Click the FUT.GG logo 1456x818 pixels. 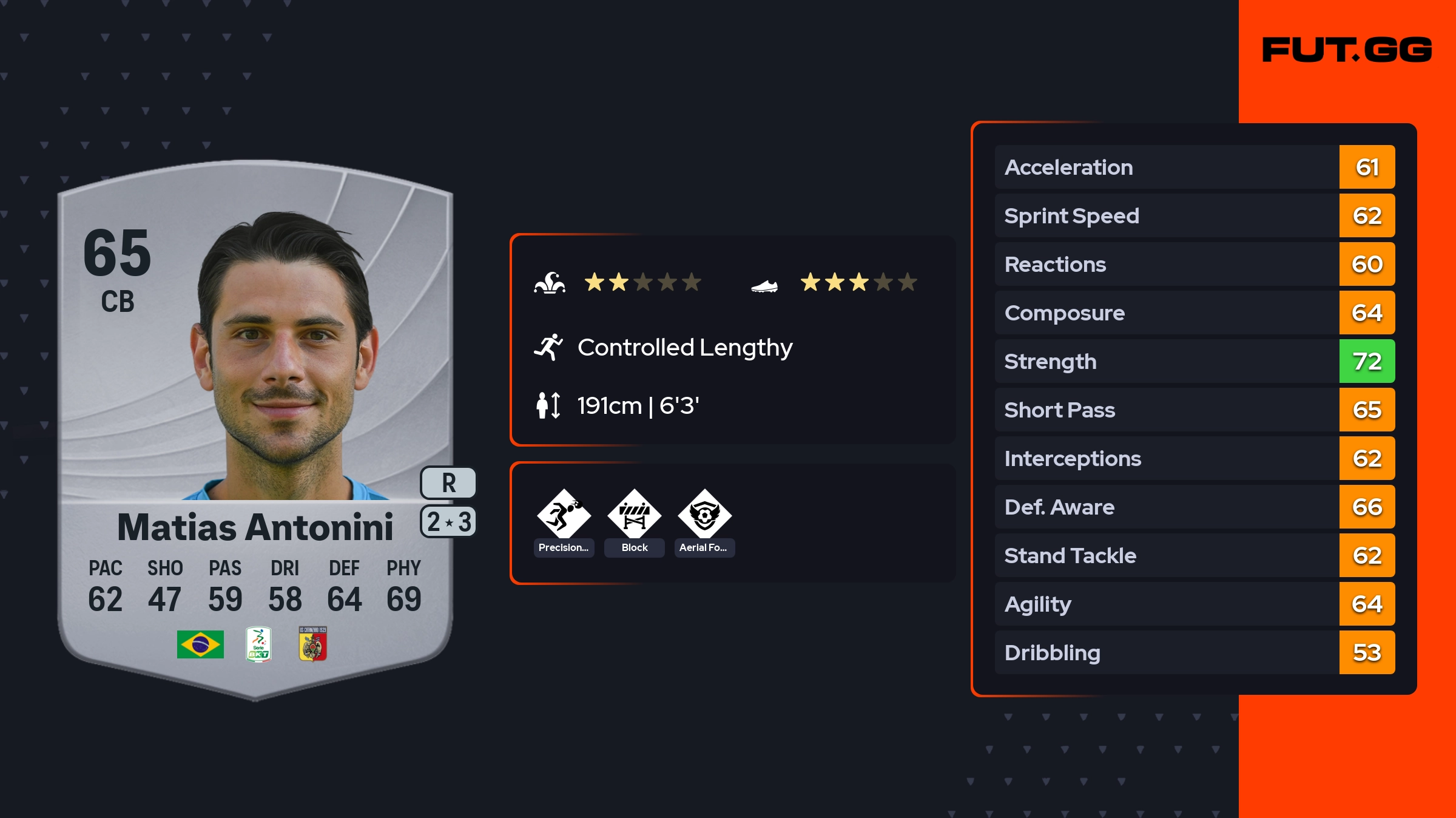pos(1347,50)
